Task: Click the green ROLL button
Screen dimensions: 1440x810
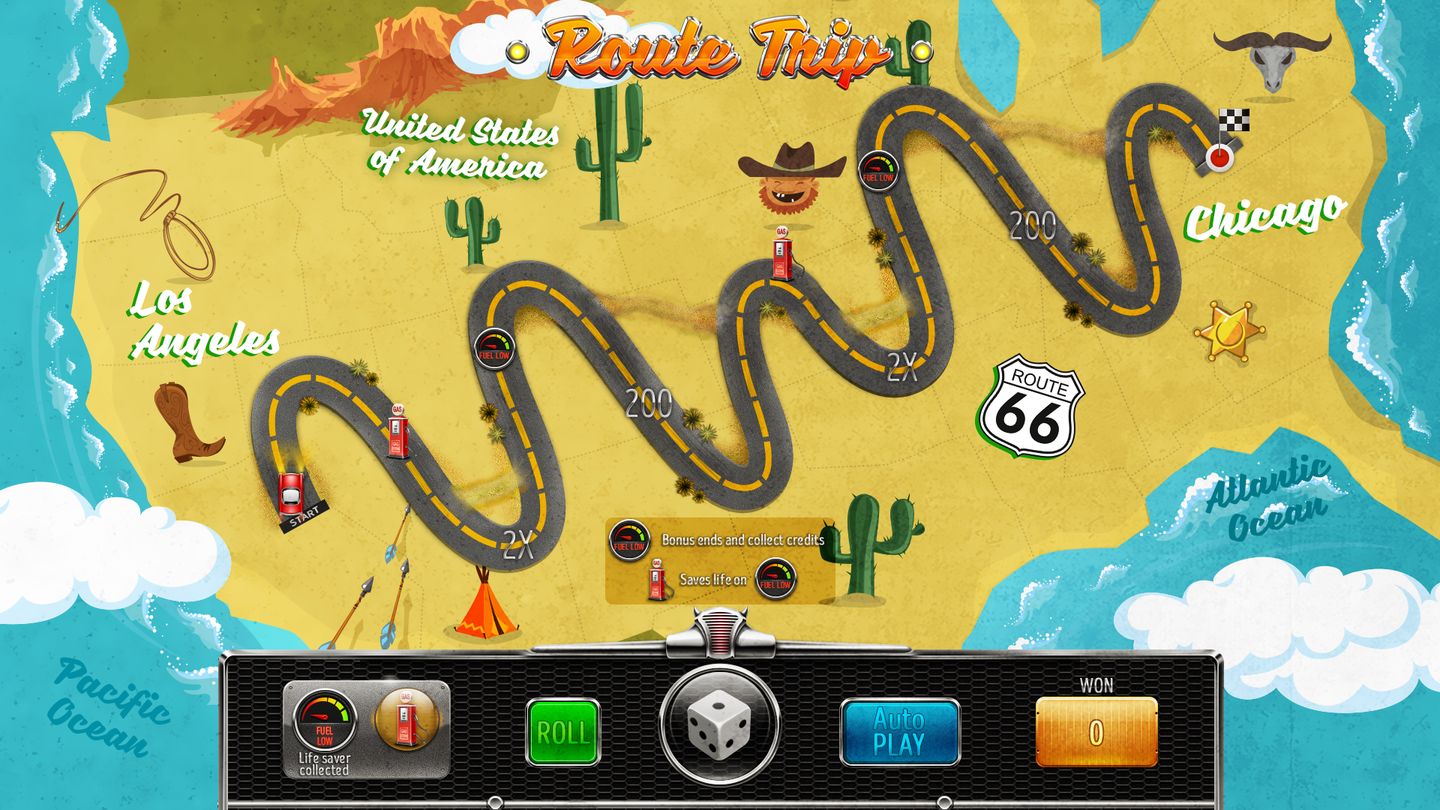Action: point(563,732)
